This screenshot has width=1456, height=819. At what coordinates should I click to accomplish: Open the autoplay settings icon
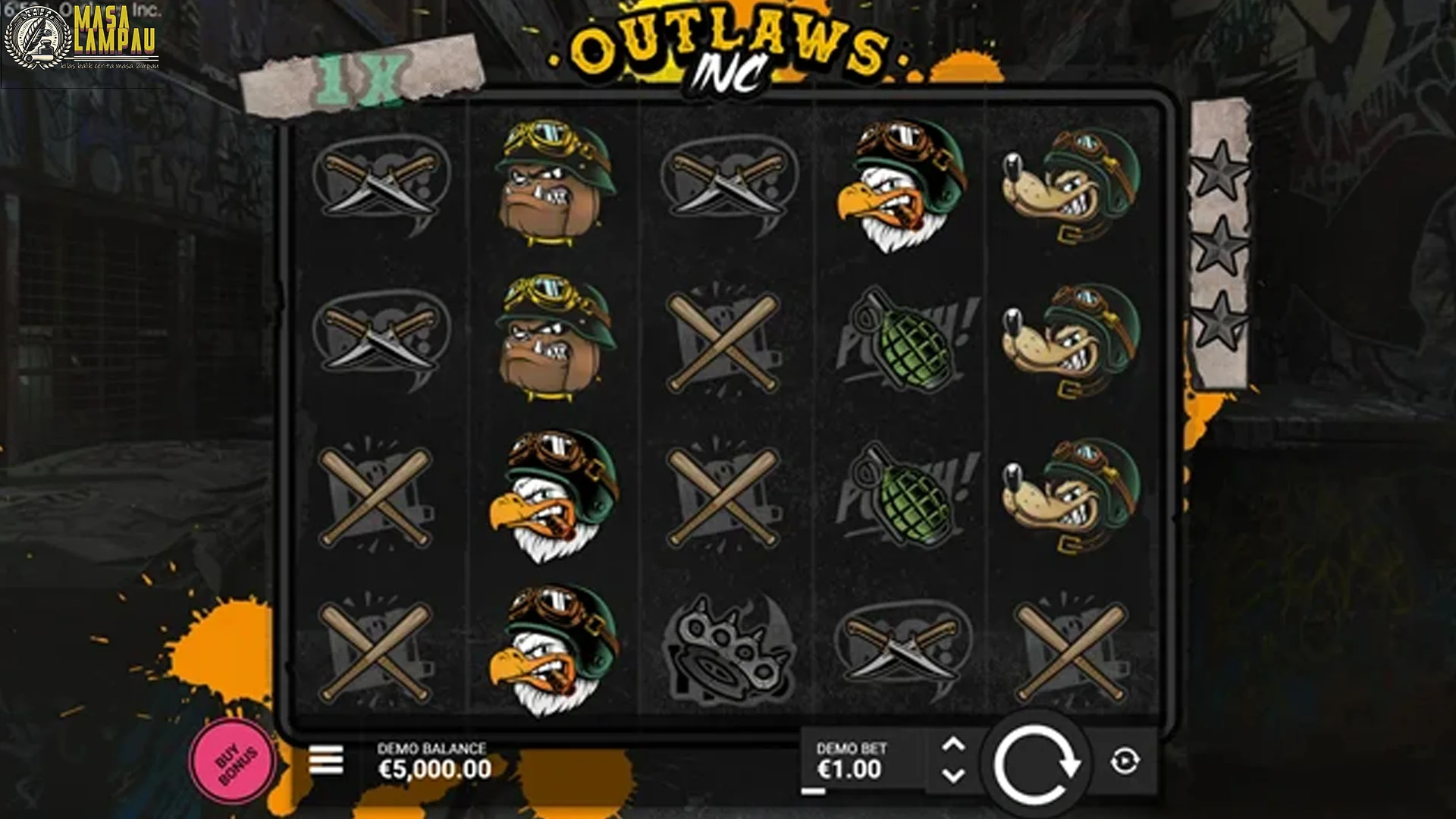pyautogui.click(x=1125, y=758)
